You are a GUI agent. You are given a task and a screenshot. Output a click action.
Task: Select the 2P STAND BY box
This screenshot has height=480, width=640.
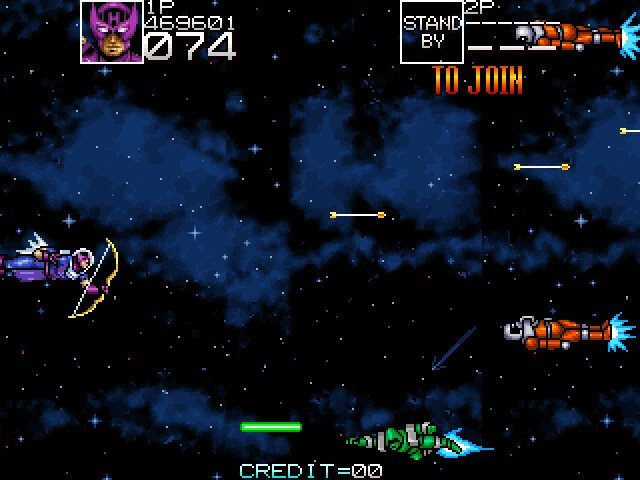click(x=432, y=31)
